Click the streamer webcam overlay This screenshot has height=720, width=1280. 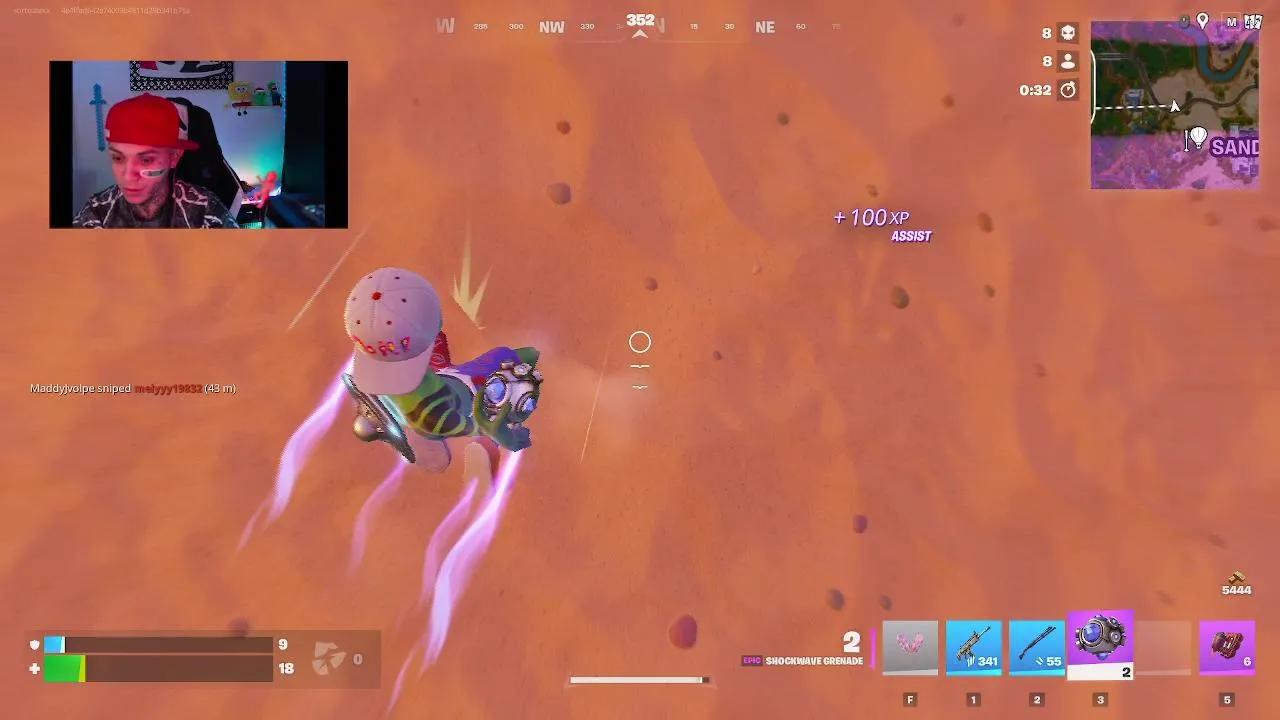click(x=197, y=144)
